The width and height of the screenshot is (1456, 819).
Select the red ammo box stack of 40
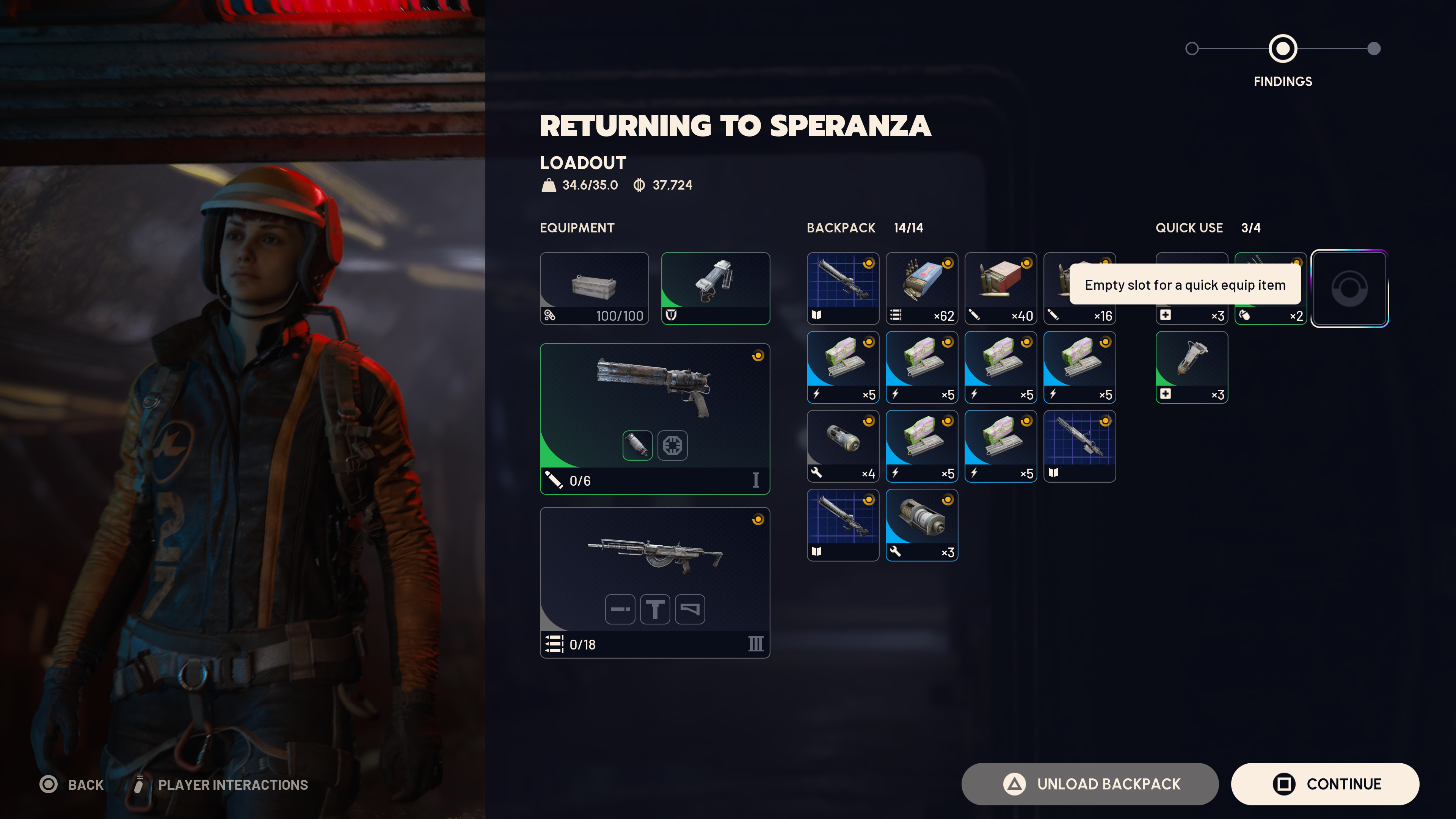tap(1000, 288)
